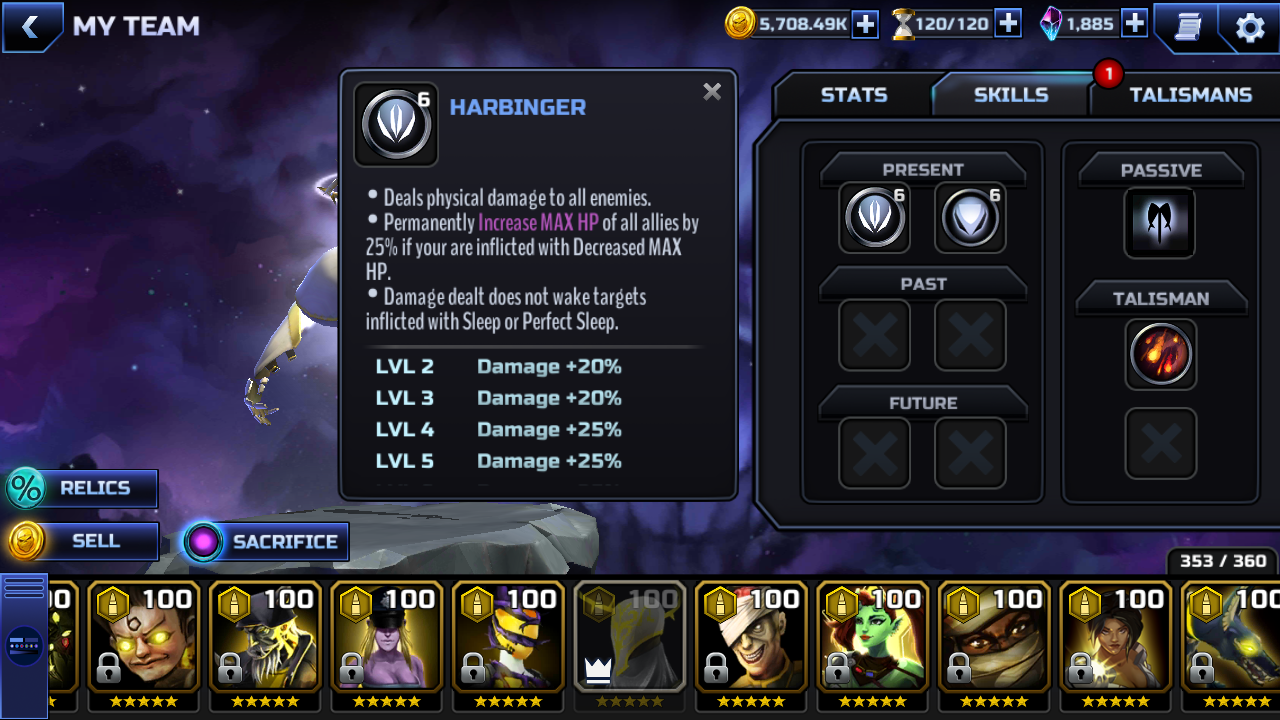1280x720 pixels.
Task: Select the Skills tab
Action: click(x=1011, y=95)
